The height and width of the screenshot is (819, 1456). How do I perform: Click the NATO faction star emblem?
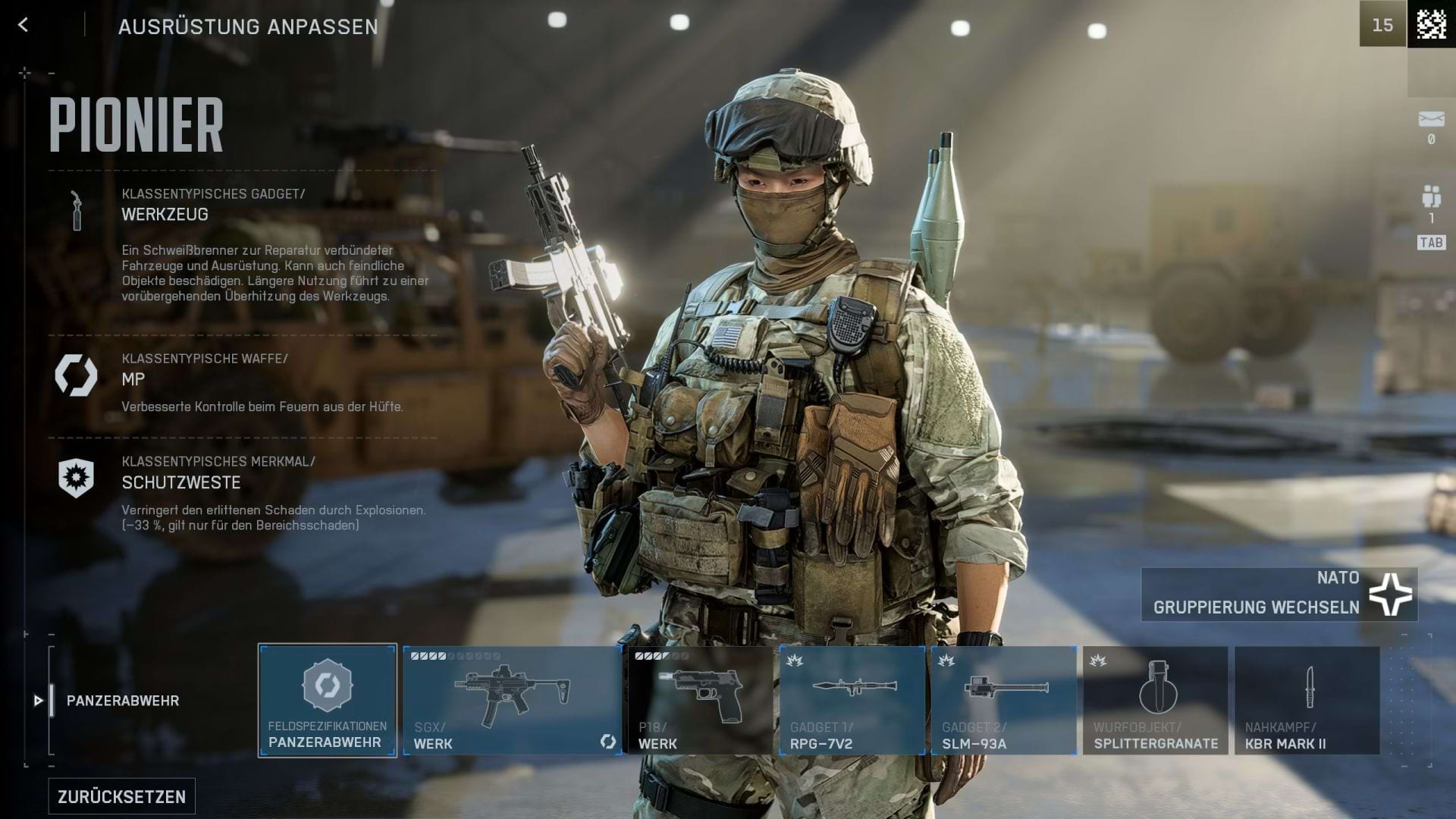[x=1392, y=594]
